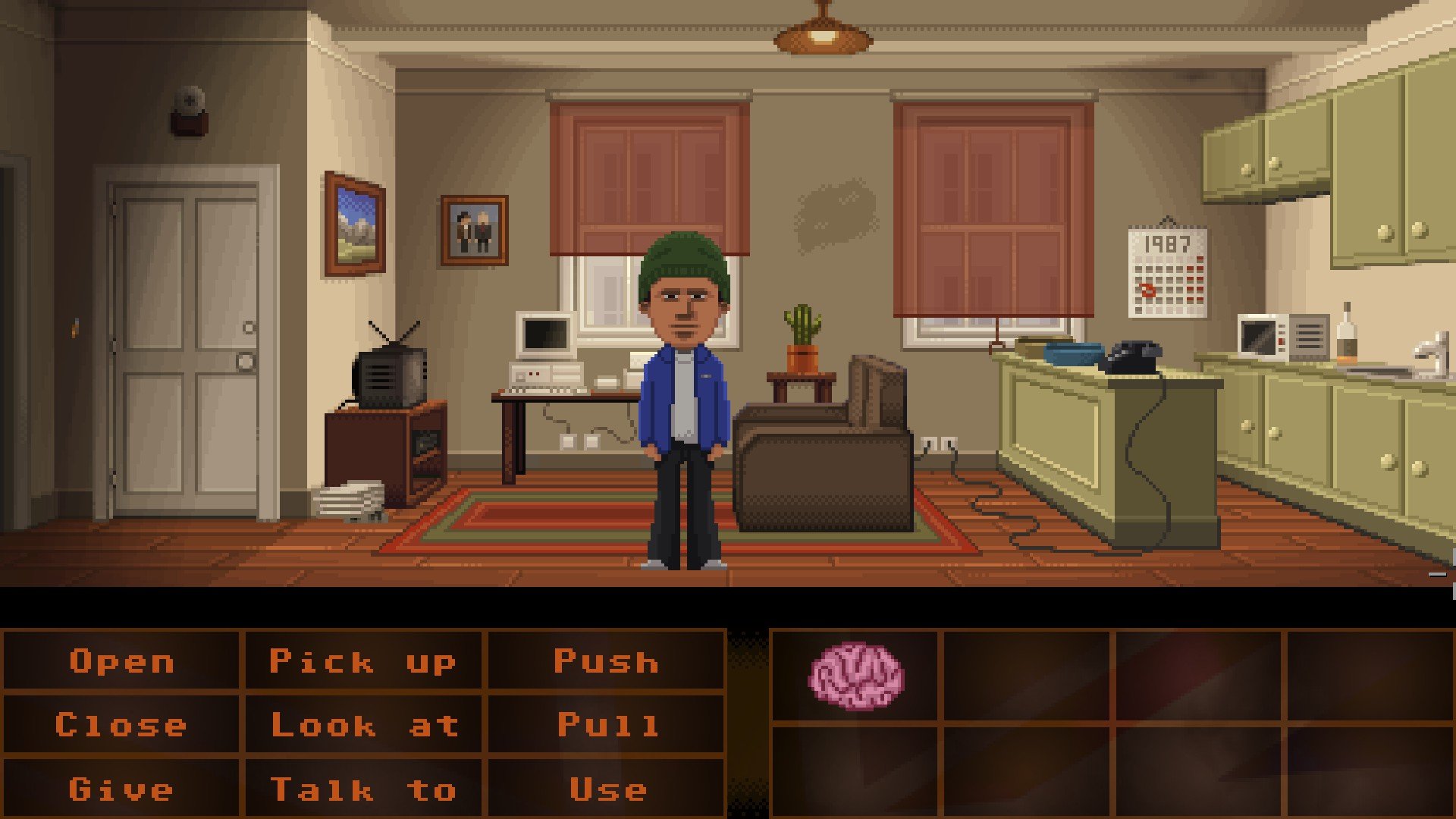This screenshot has width=1456, height=819.
Task: Activate the Use verb
Action: (x=607, y=789)
